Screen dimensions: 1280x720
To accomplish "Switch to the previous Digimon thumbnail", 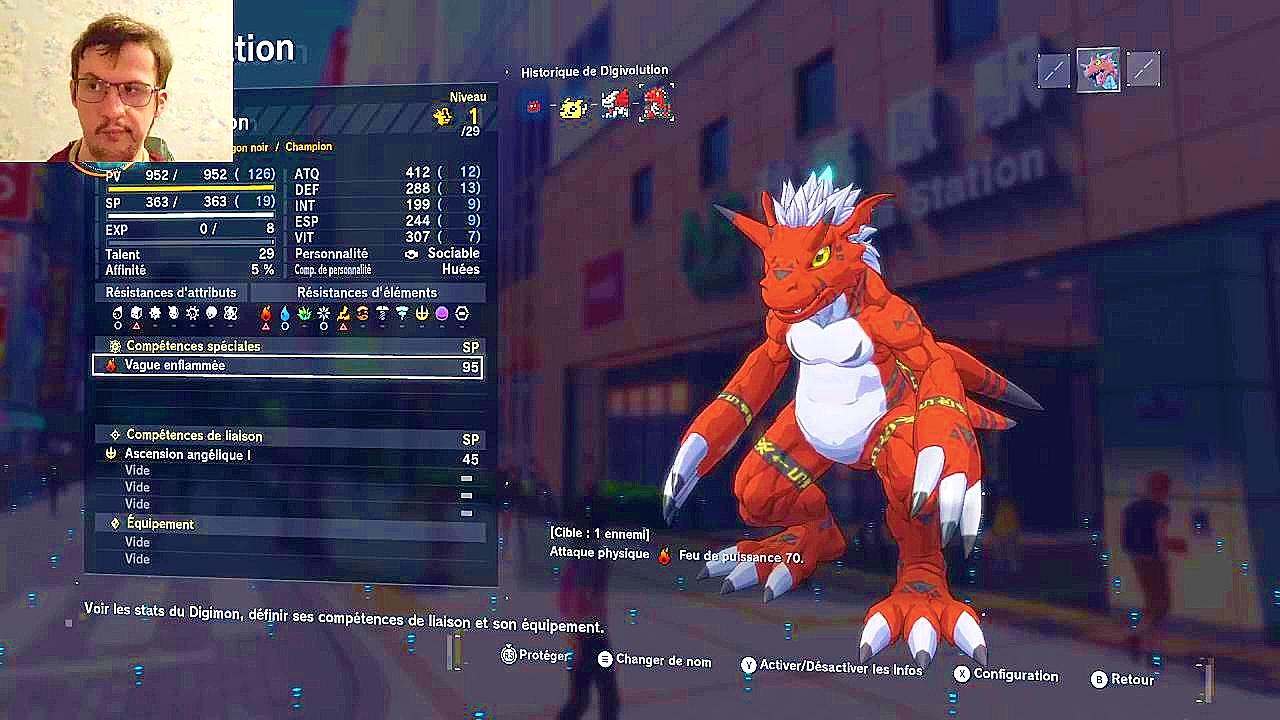I will coord(1052,71).
